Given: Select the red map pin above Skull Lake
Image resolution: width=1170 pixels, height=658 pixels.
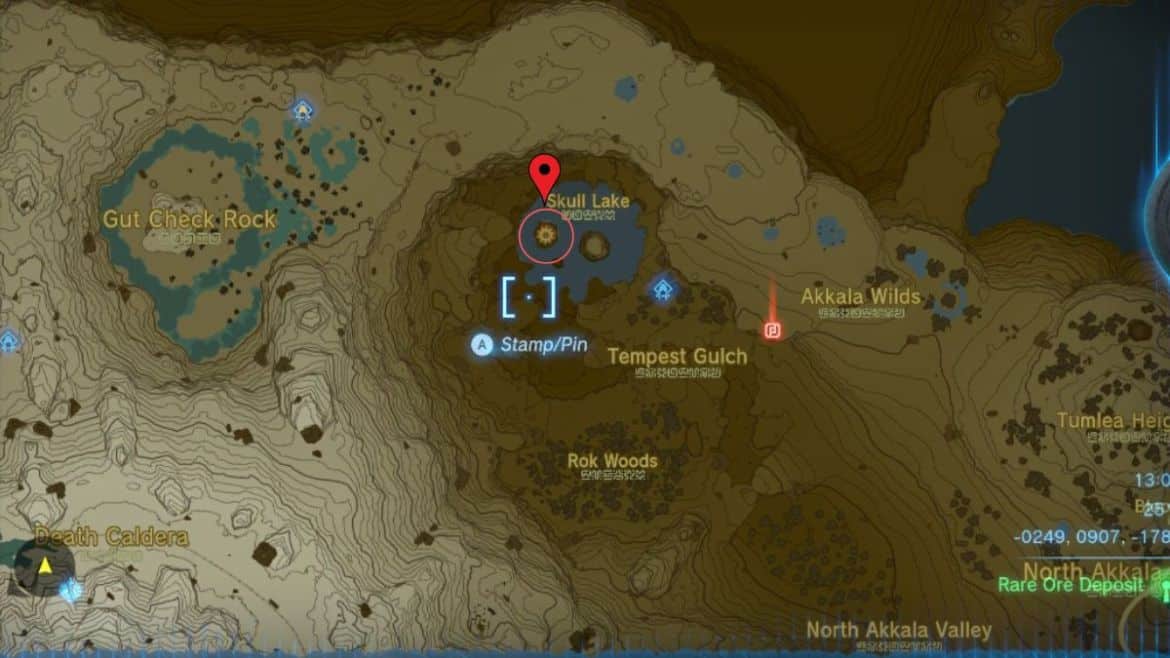Looking at the screenshot, I should (x=545, y=177).
